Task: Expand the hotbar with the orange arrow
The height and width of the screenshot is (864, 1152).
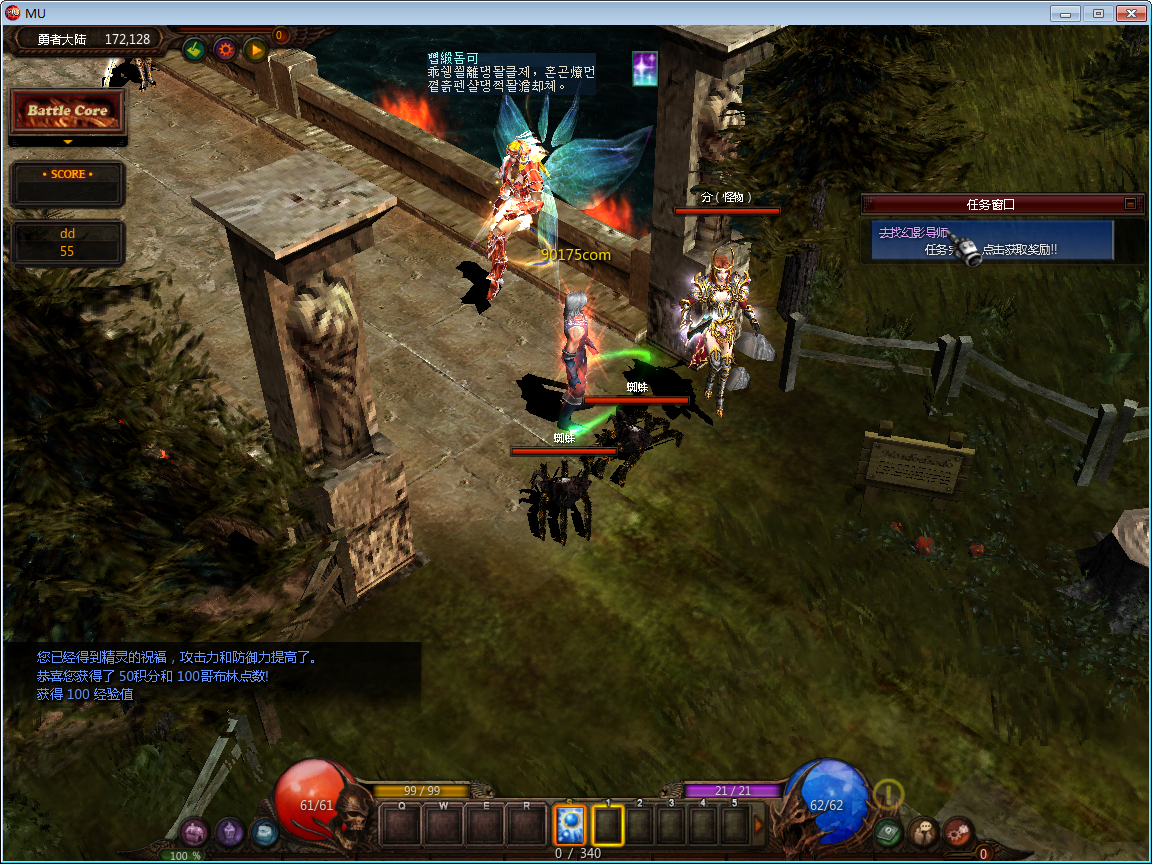Action: click(x=758, y=826)
